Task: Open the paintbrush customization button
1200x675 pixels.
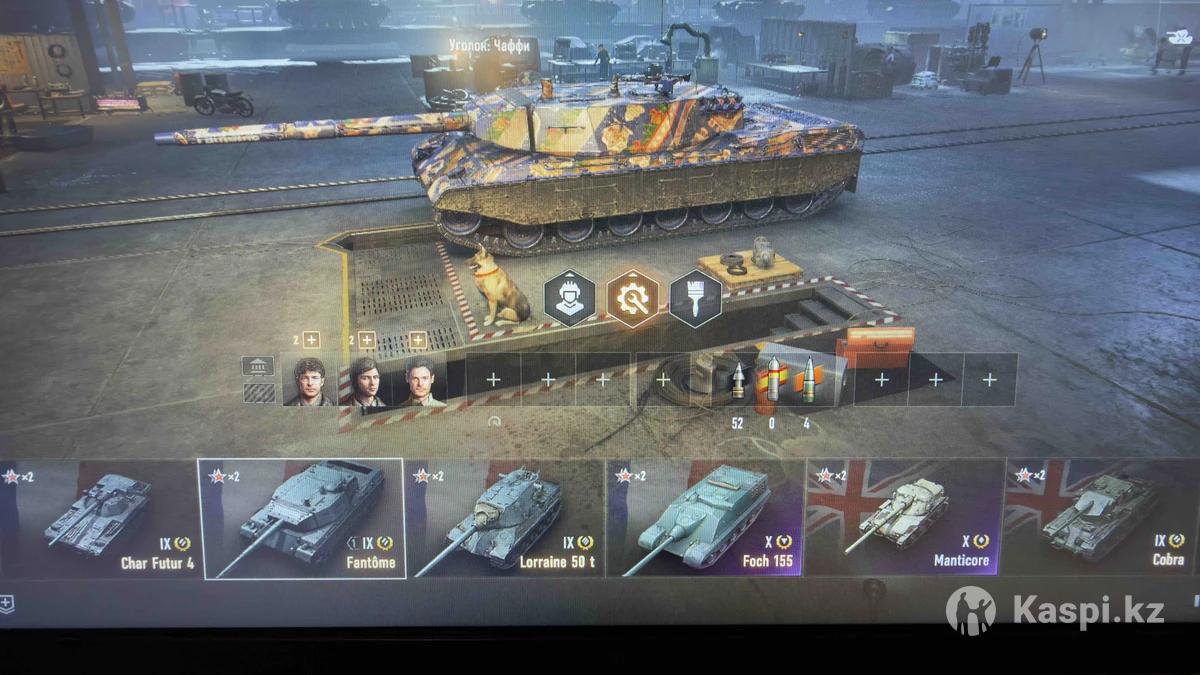Action: (695, 298)
